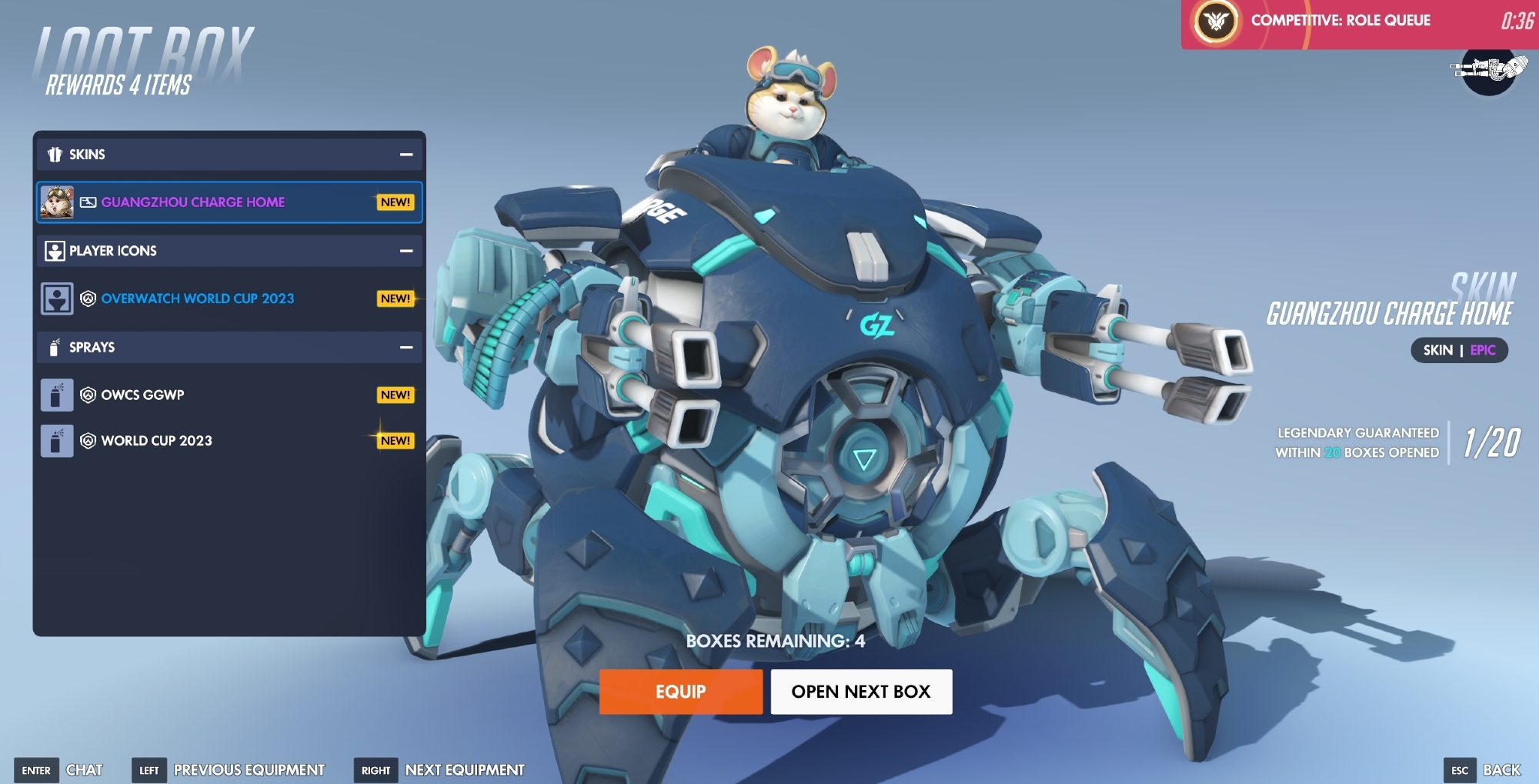1539x784 pixels.
Task: Choose the OWCS GGWP spray
Action: tap(229, 395)
